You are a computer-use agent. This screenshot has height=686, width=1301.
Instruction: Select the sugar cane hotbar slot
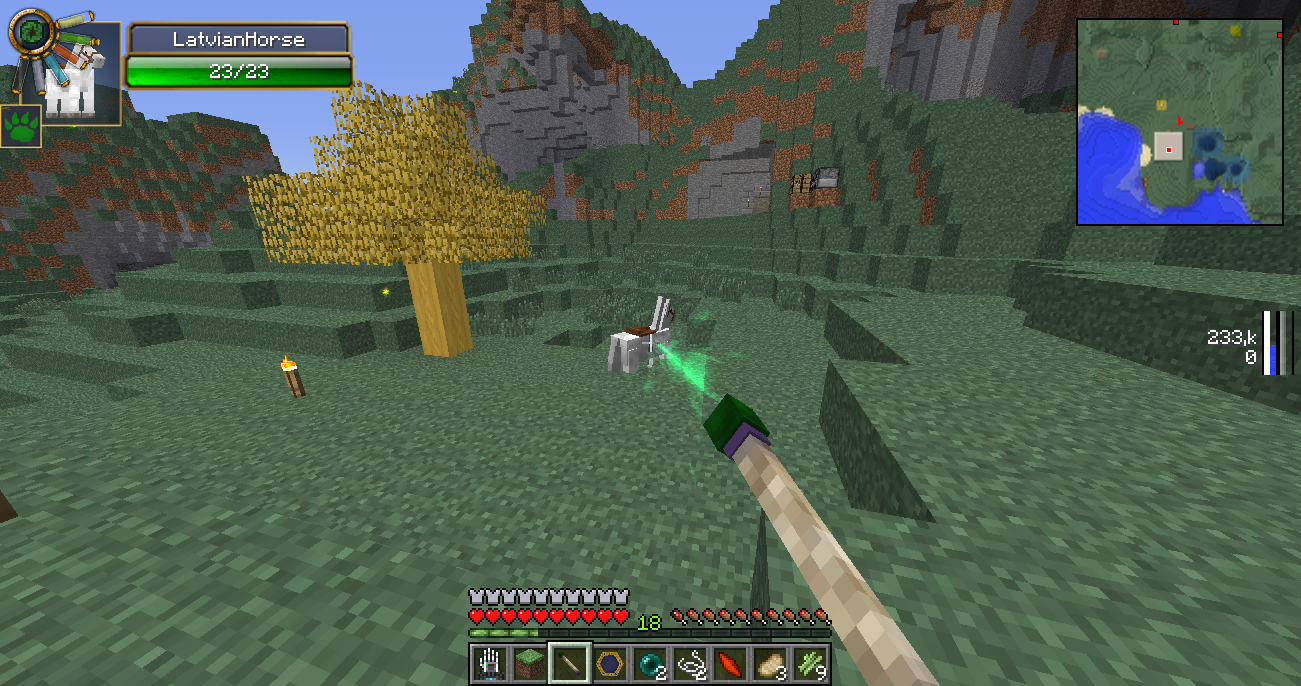tap(810, 663)
